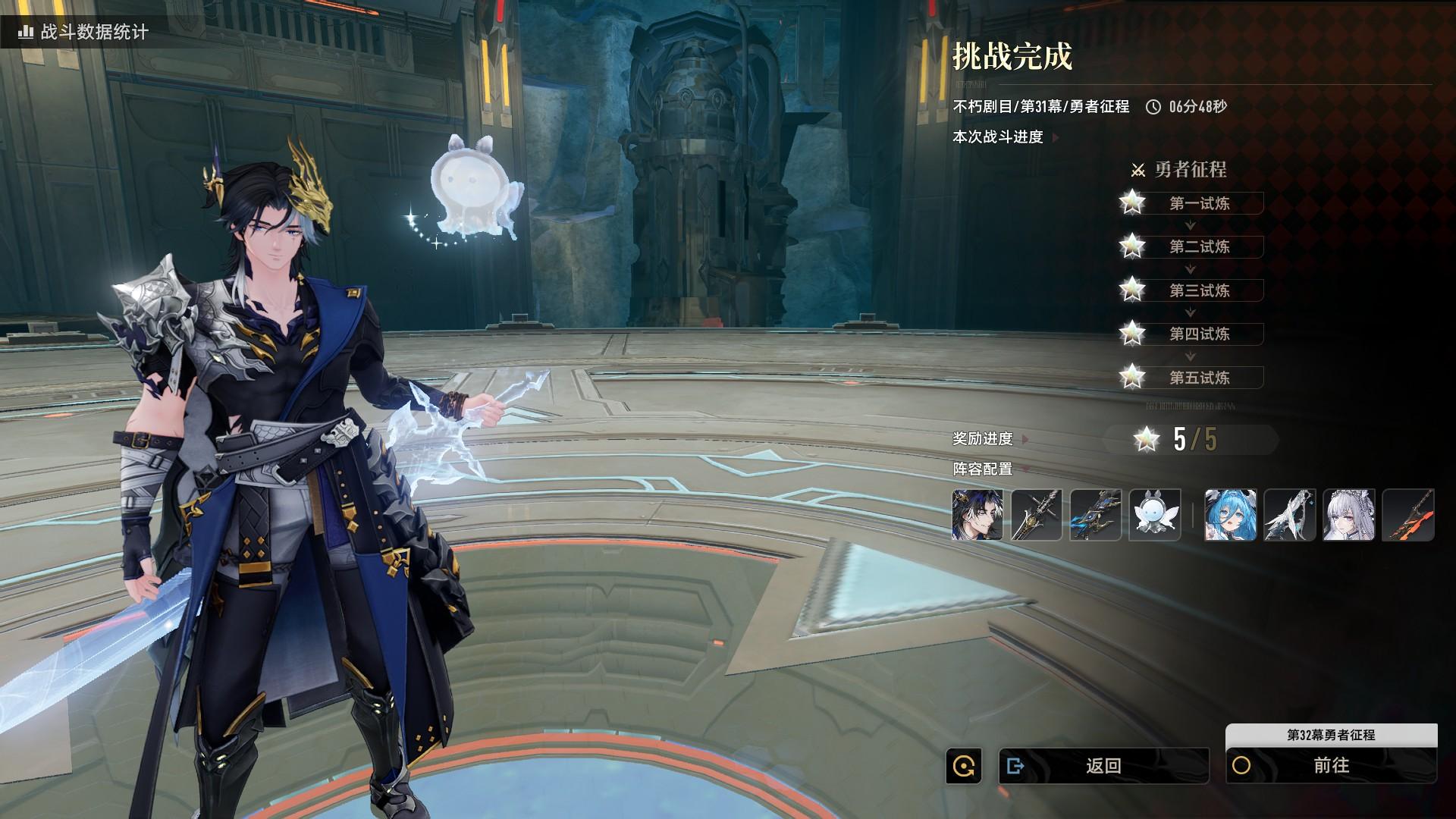Select the 第四试炼 trial row

(1198, 334)
